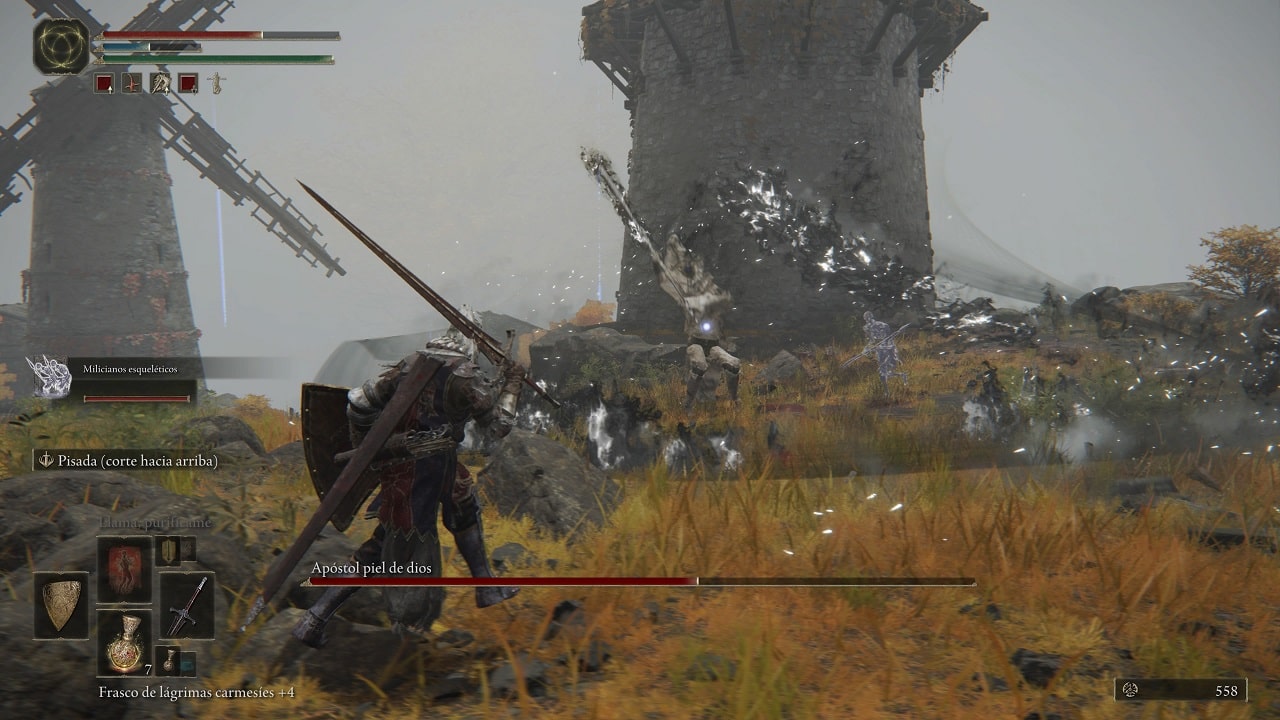1280x720 pixels.
Task: Click the red square buff with up arrow
Action: tap(104, 83)
